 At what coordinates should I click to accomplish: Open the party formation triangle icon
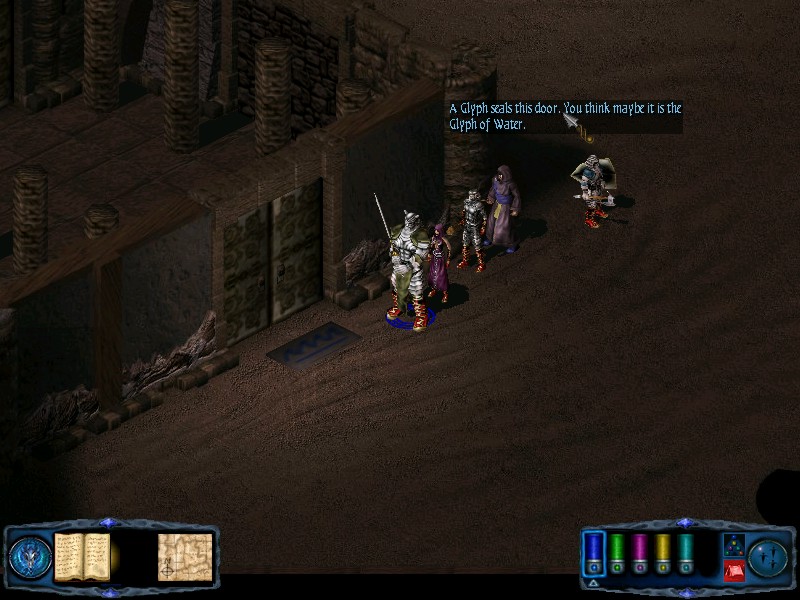point(733,544)
